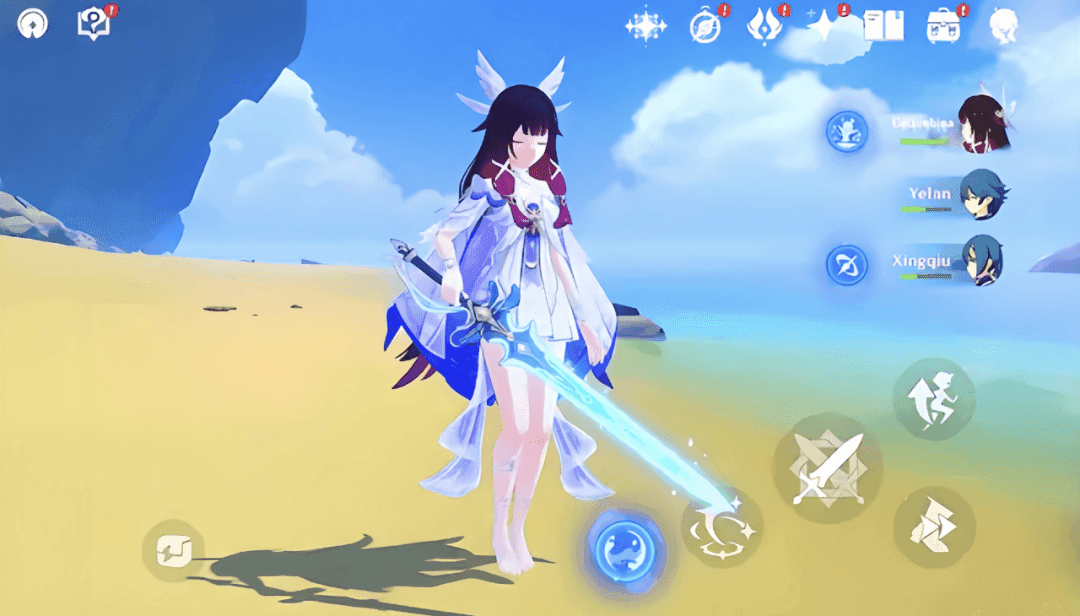Open the compass Events icon

(x=705, y=26)
